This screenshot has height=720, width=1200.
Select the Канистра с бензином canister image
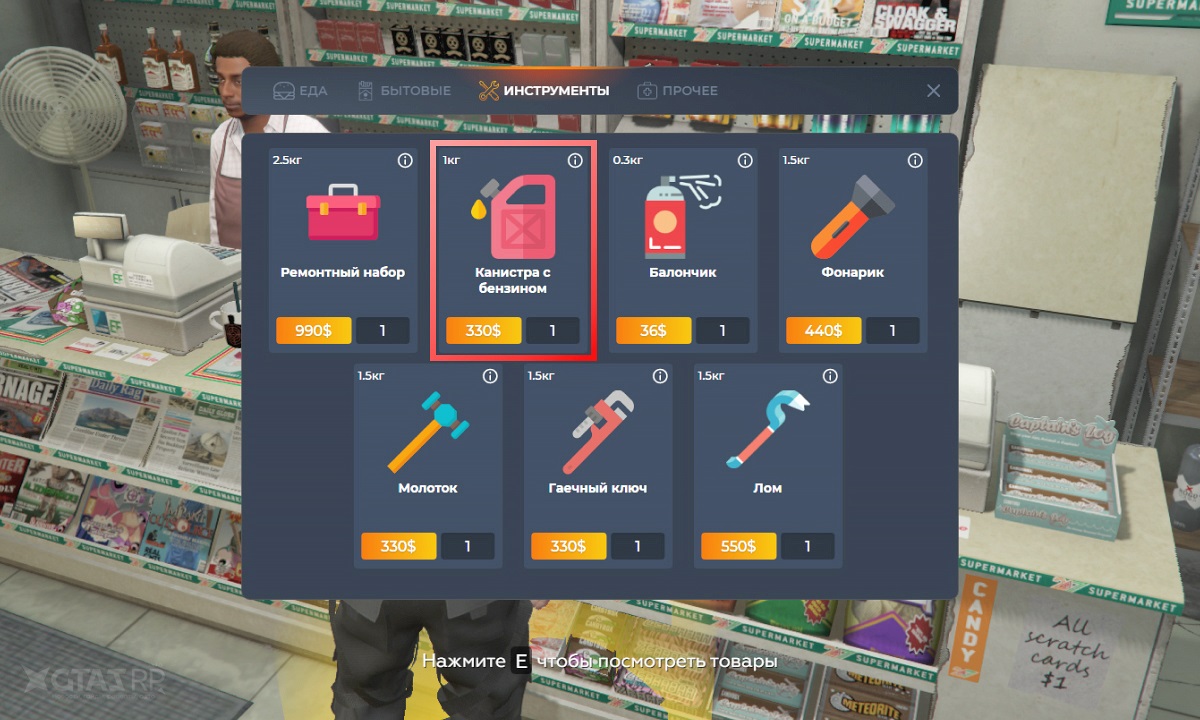tap(513, 216)
